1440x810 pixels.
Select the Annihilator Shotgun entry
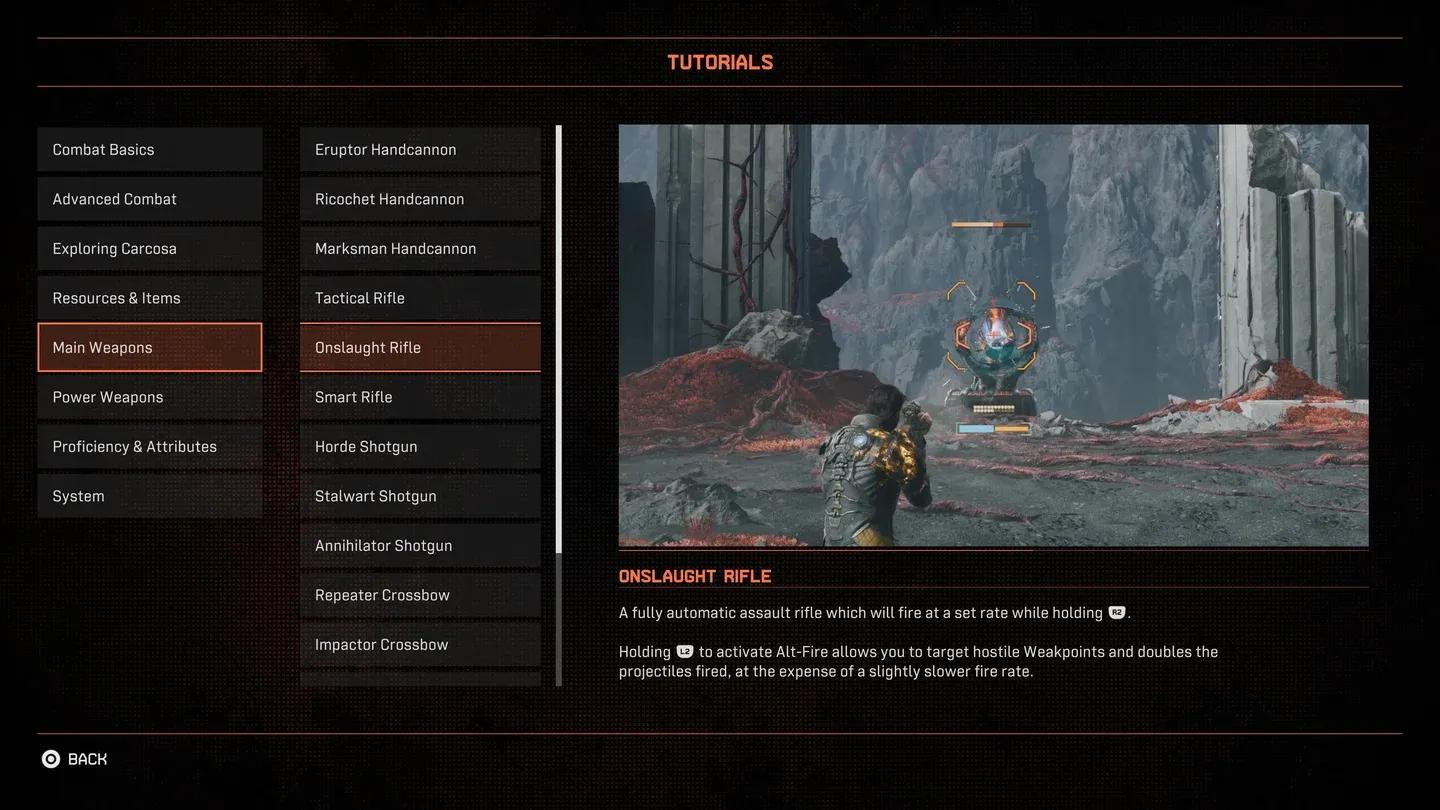(419, 544)
